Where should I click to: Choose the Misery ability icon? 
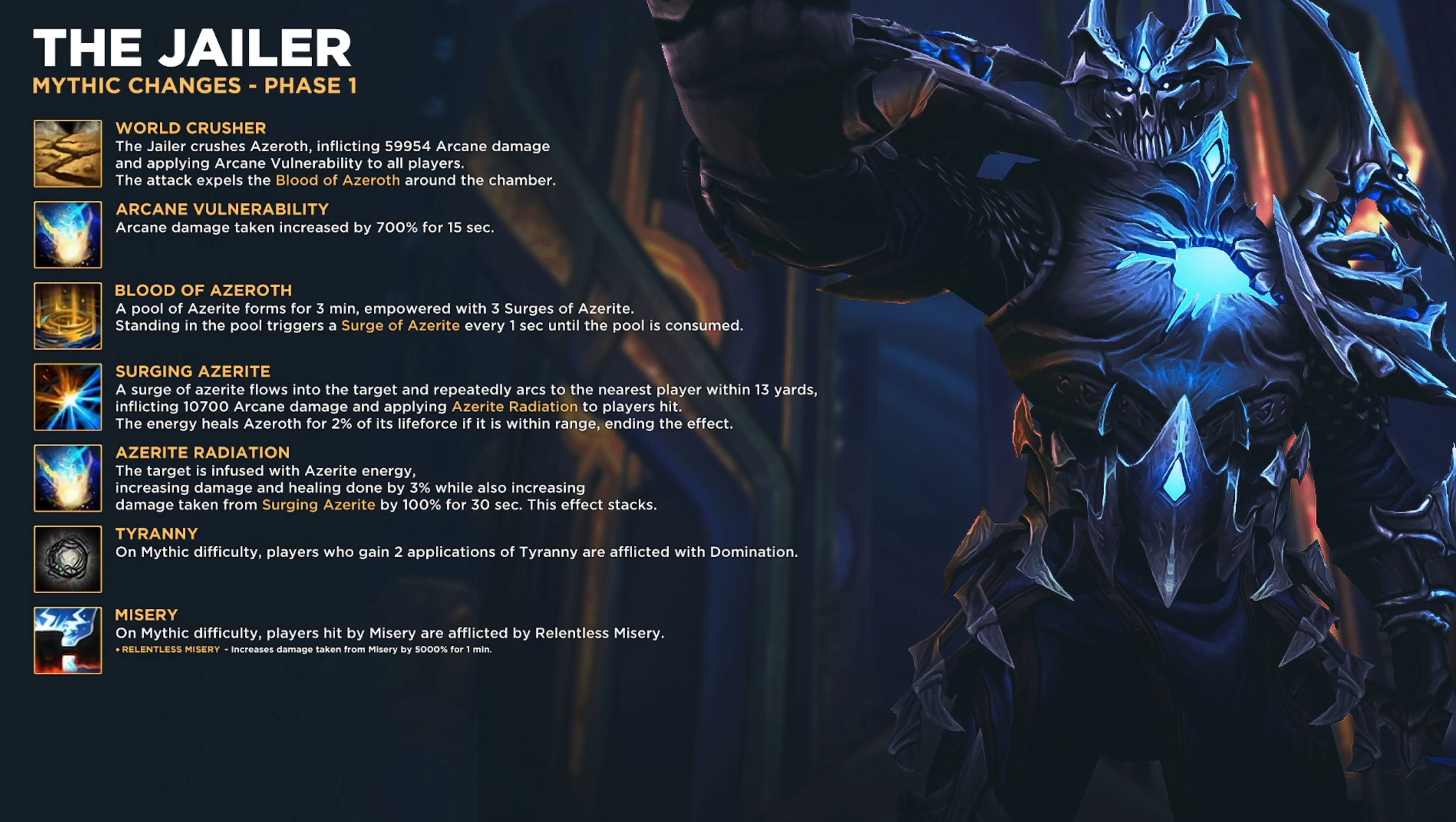coord(68,640)
